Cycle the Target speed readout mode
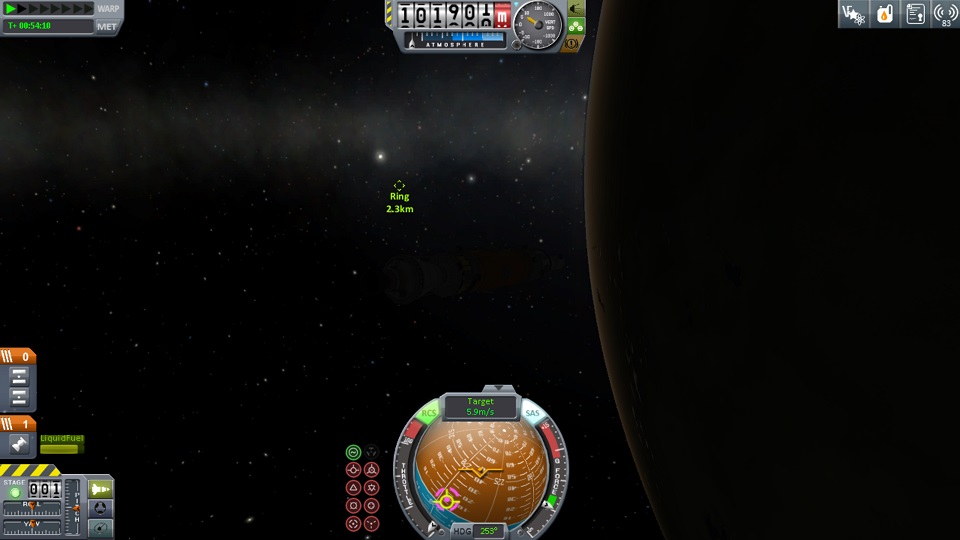The height and width of the screenshot is (540, 960). point(480,406)
